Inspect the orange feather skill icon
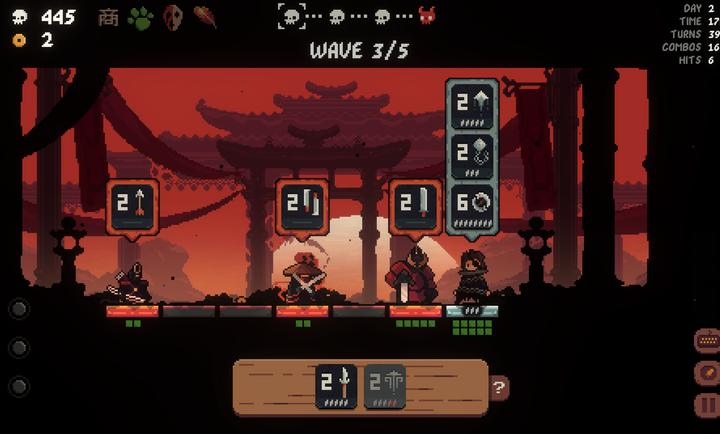This screenshot has width=720, height=434. coord(205,17)
